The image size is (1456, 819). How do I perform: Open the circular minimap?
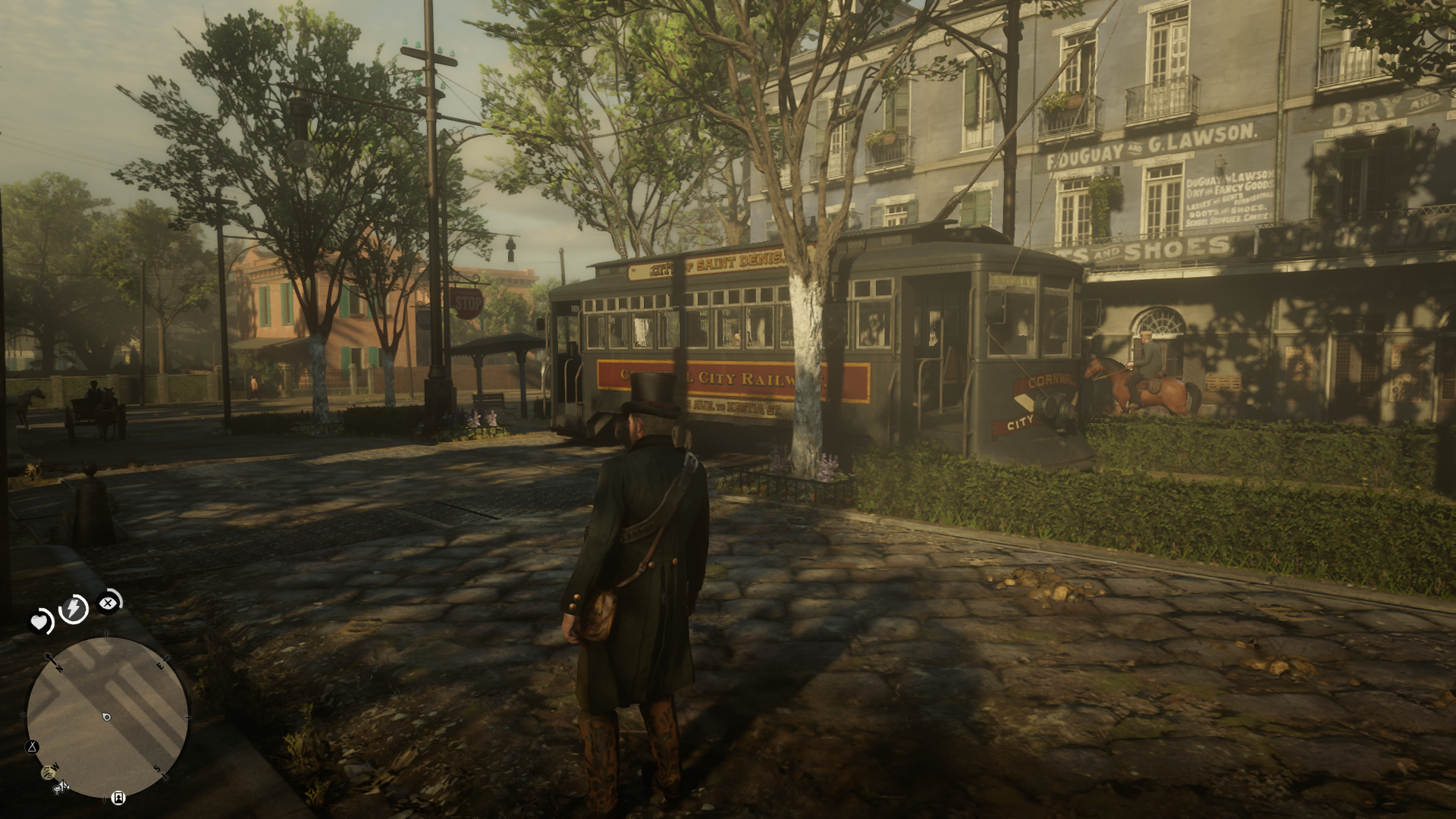pyautogui.click(x=107, y=717)
